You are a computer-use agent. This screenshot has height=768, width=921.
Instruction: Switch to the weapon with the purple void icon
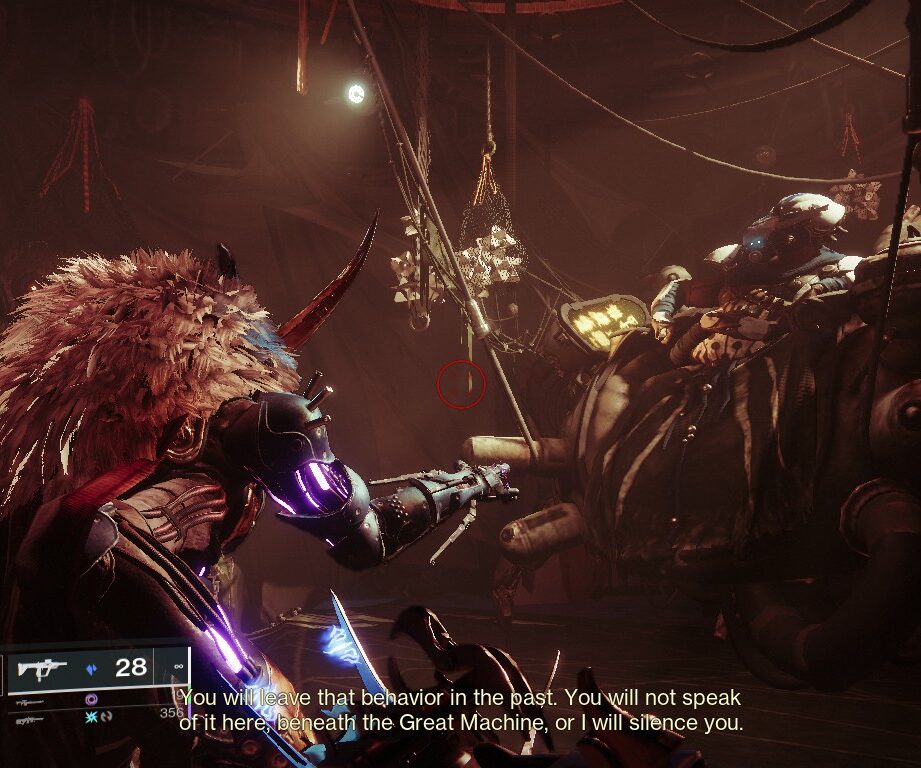coord(92,700)
